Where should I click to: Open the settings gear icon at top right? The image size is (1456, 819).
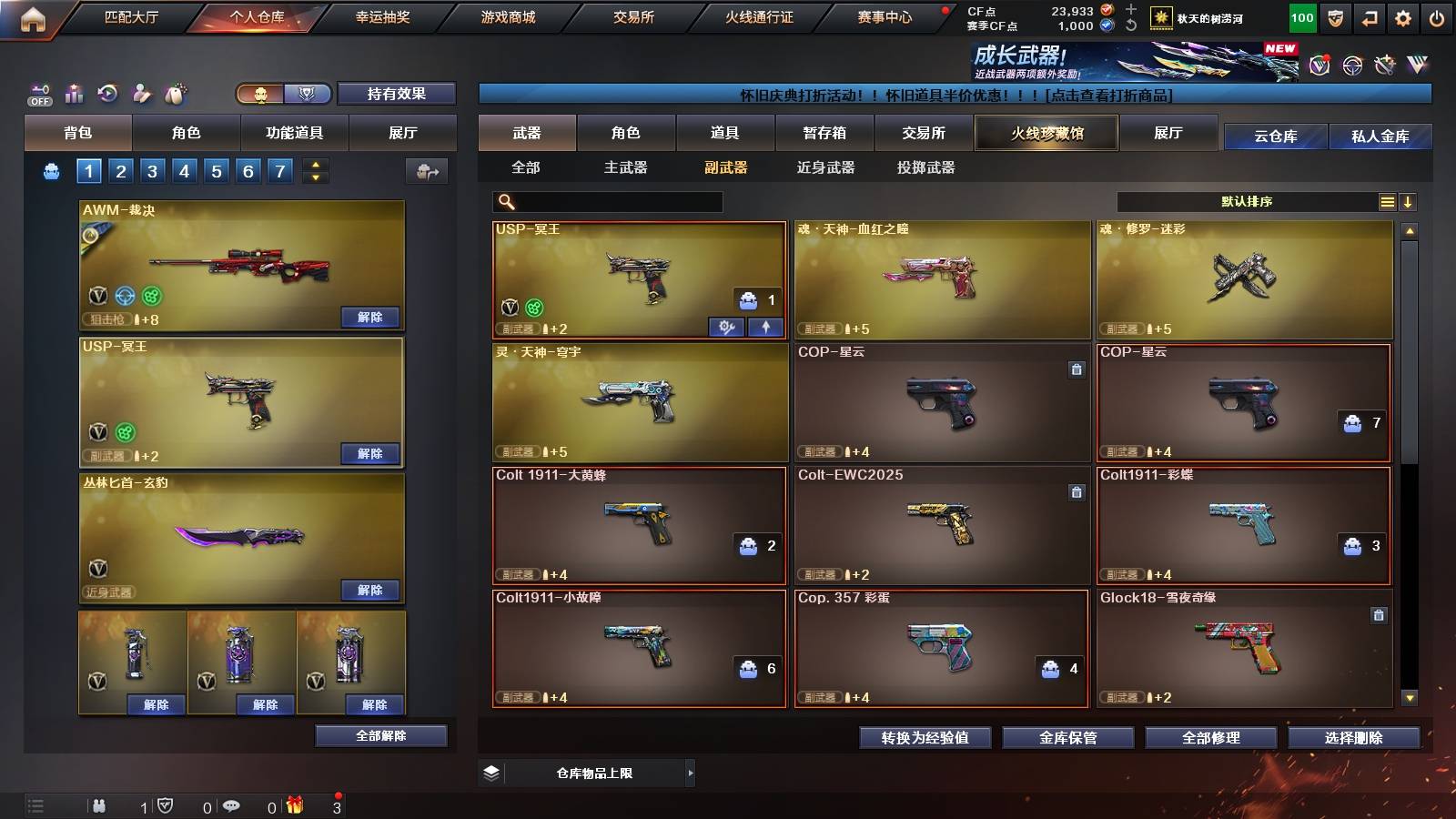click(x=1402, y=17)
